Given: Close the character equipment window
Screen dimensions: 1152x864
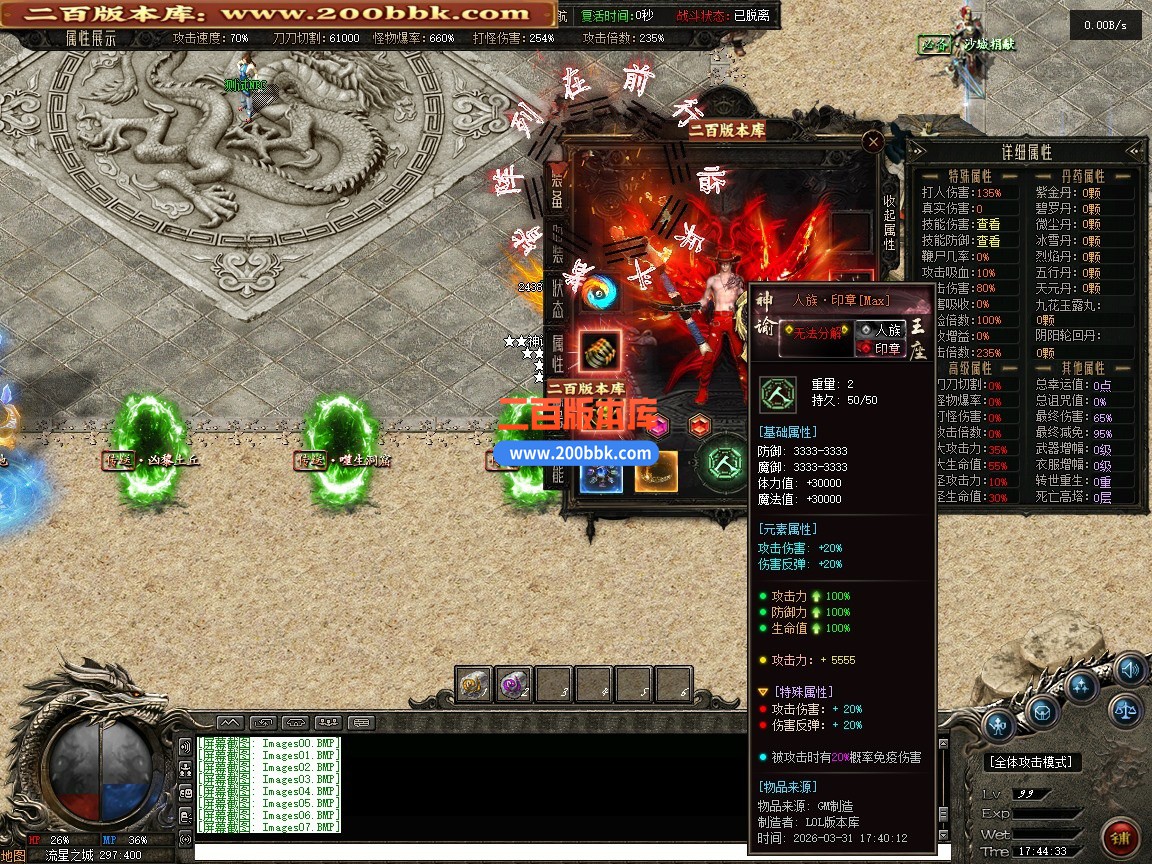Looking at the screenshot, I should pos(873,143).
